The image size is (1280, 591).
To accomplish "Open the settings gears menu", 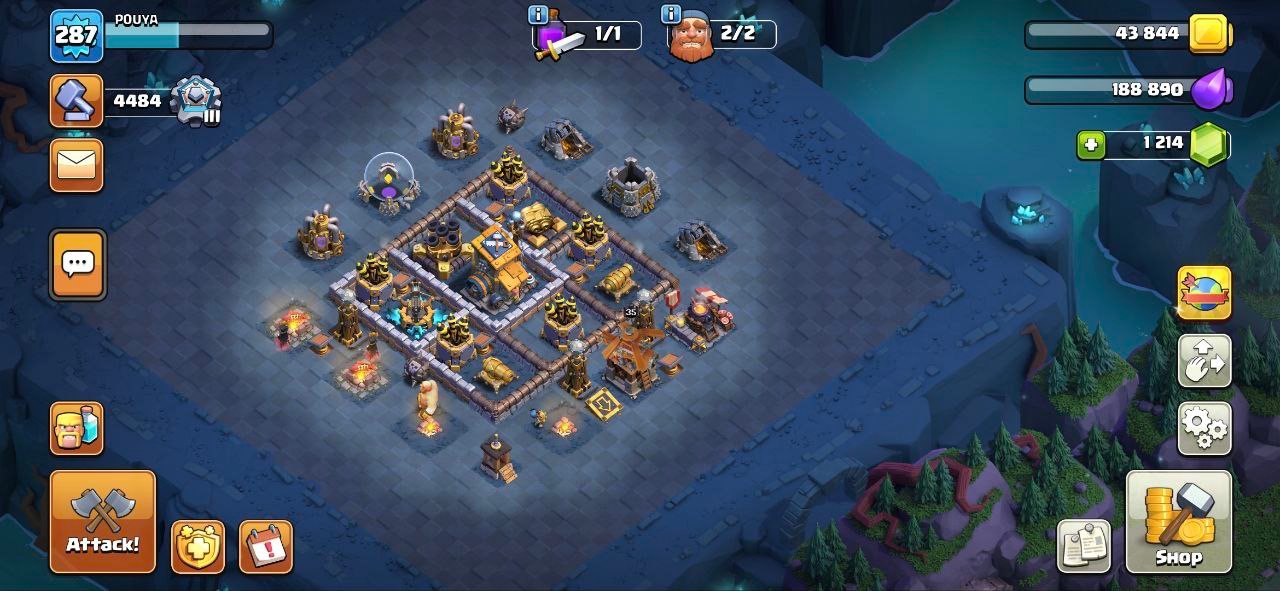I will [1204, 428].
